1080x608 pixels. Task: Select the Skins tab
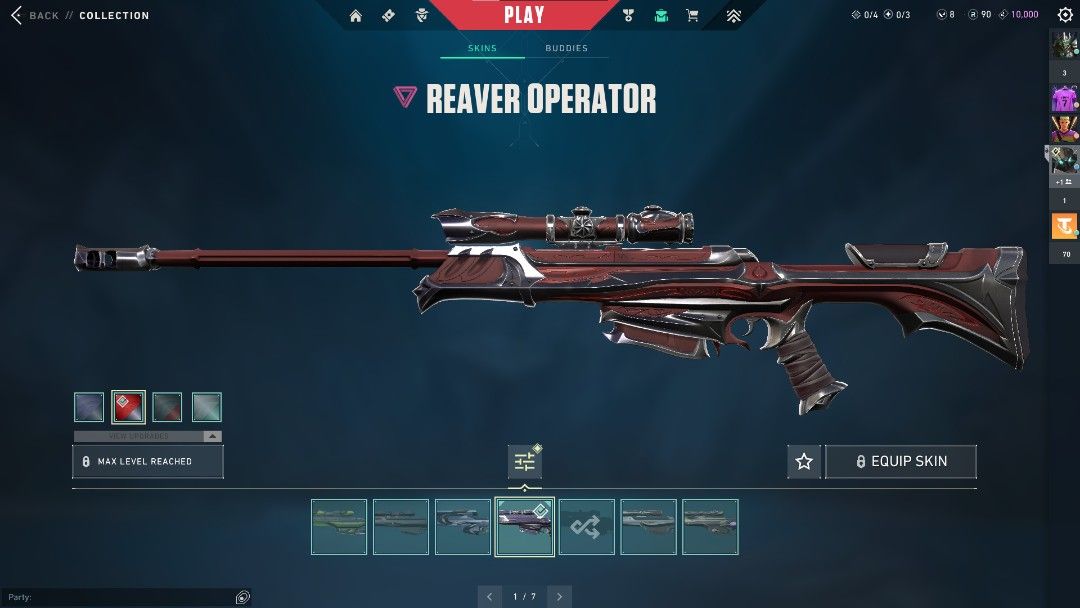point(482,48)
